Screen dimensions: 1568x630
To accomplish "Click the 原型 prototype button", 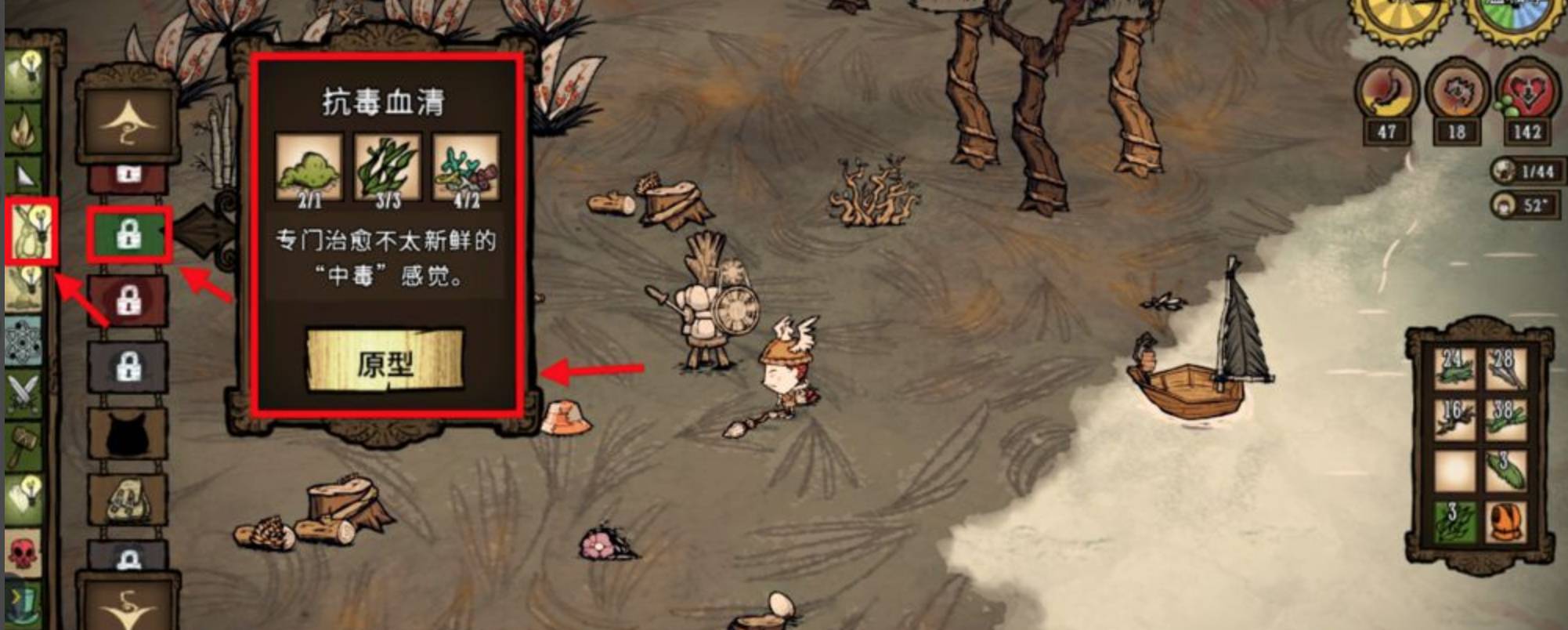I will 385,361.
